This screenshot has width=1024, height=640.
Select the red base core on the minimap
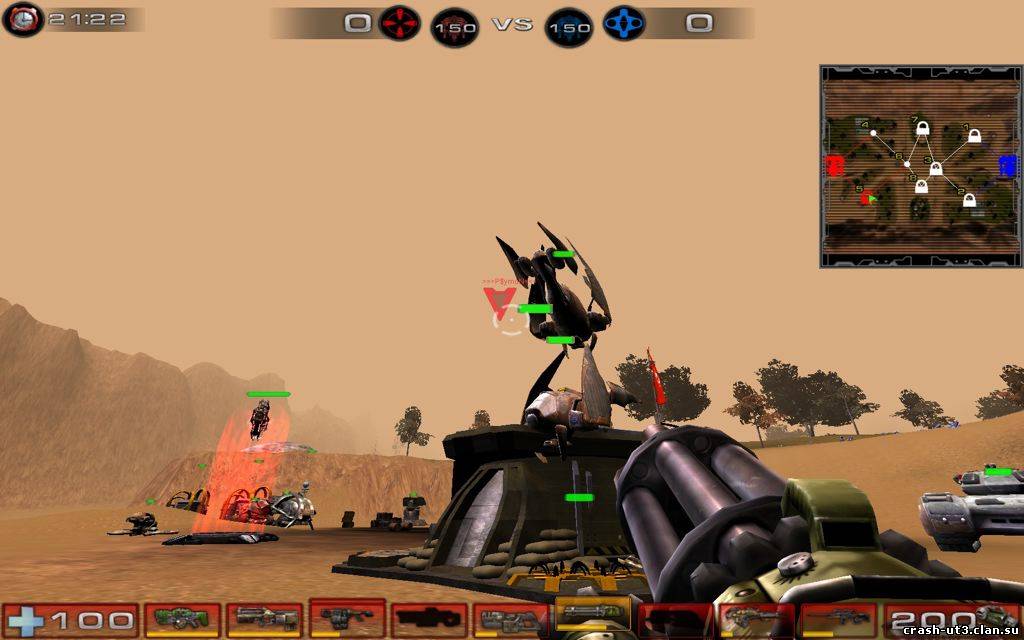click(x=834, y=165)
